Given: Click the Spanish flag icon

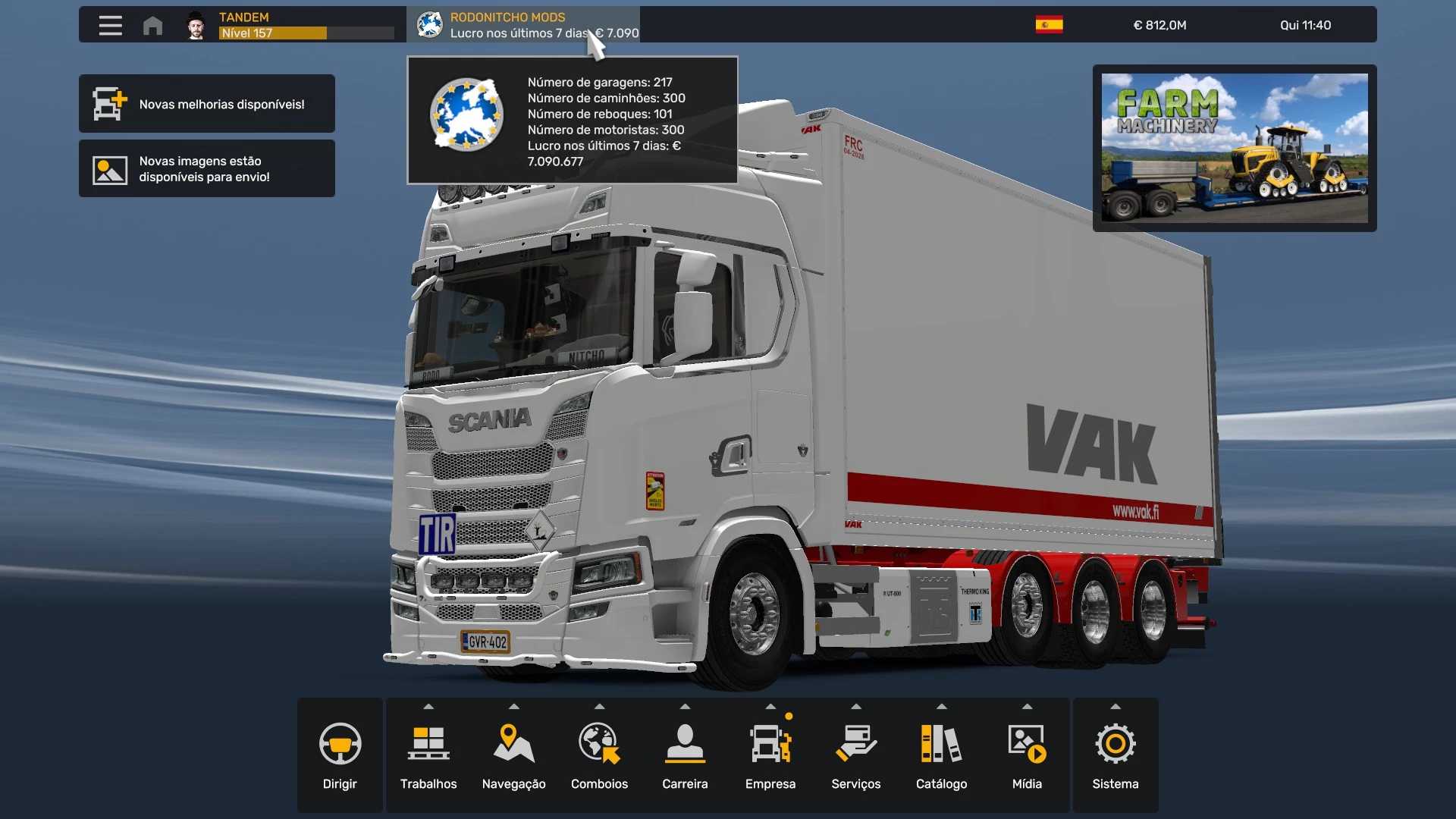Looking at the screenshot, I should 1049,25.
